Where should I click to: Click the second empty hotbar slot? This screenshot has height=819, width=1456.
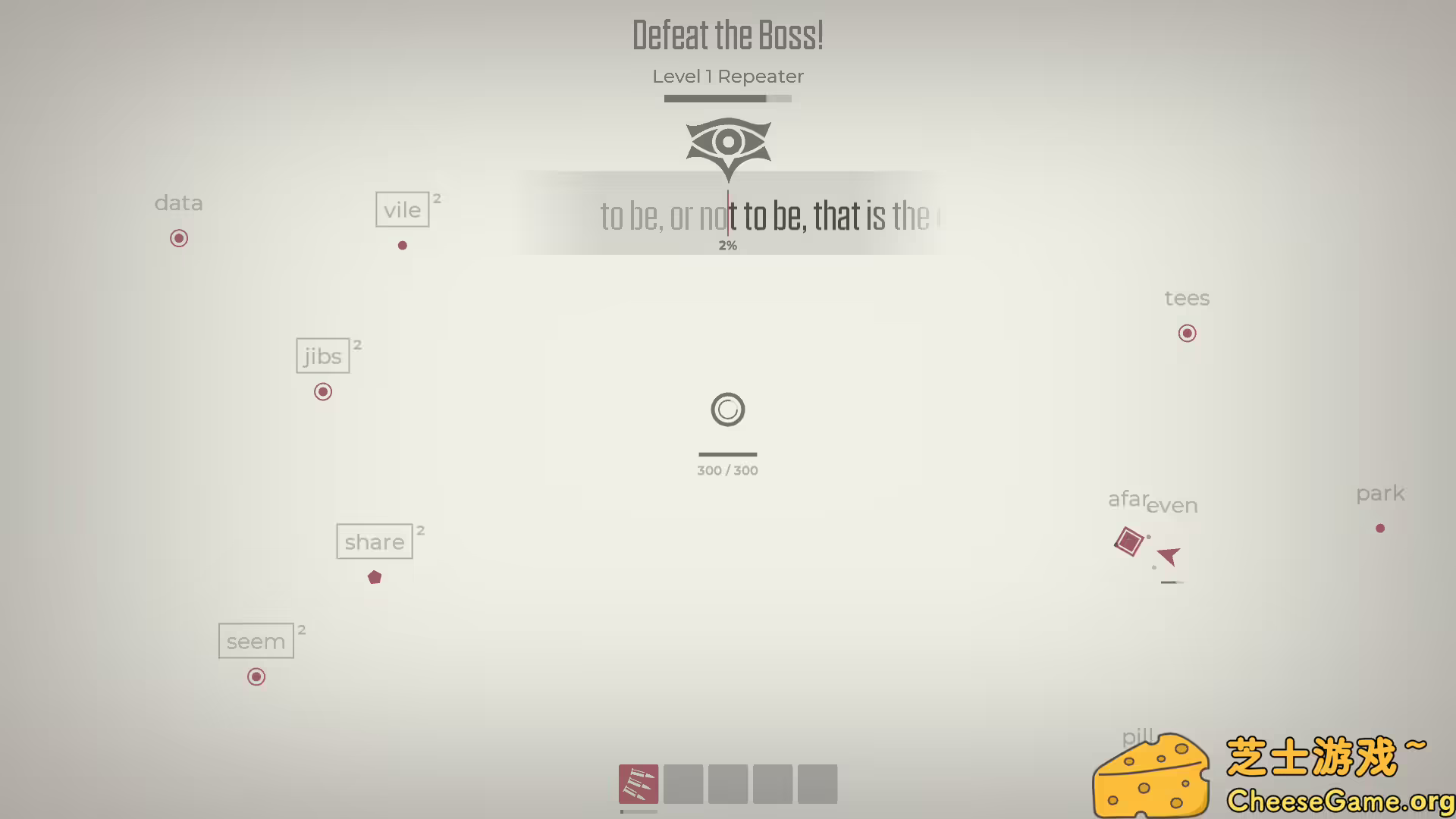[x=683, y=783]
